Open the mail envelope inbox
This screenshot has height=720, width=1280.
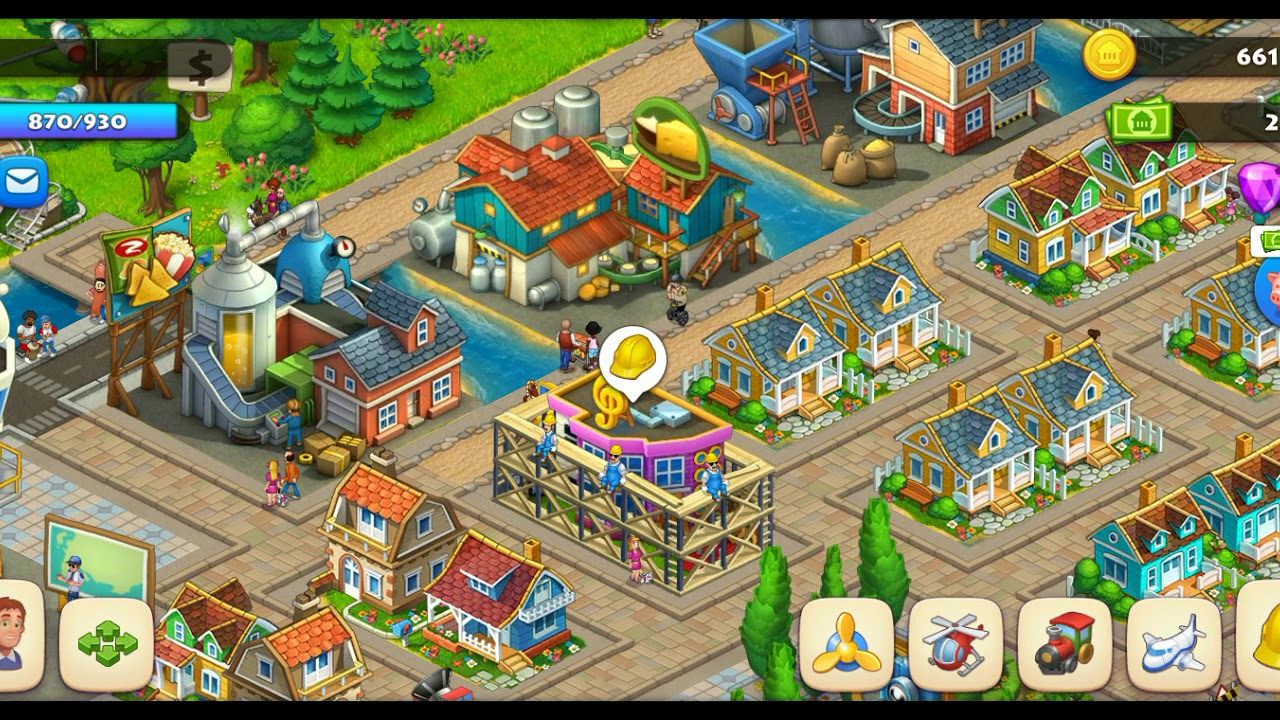click(x=21, y=182)
